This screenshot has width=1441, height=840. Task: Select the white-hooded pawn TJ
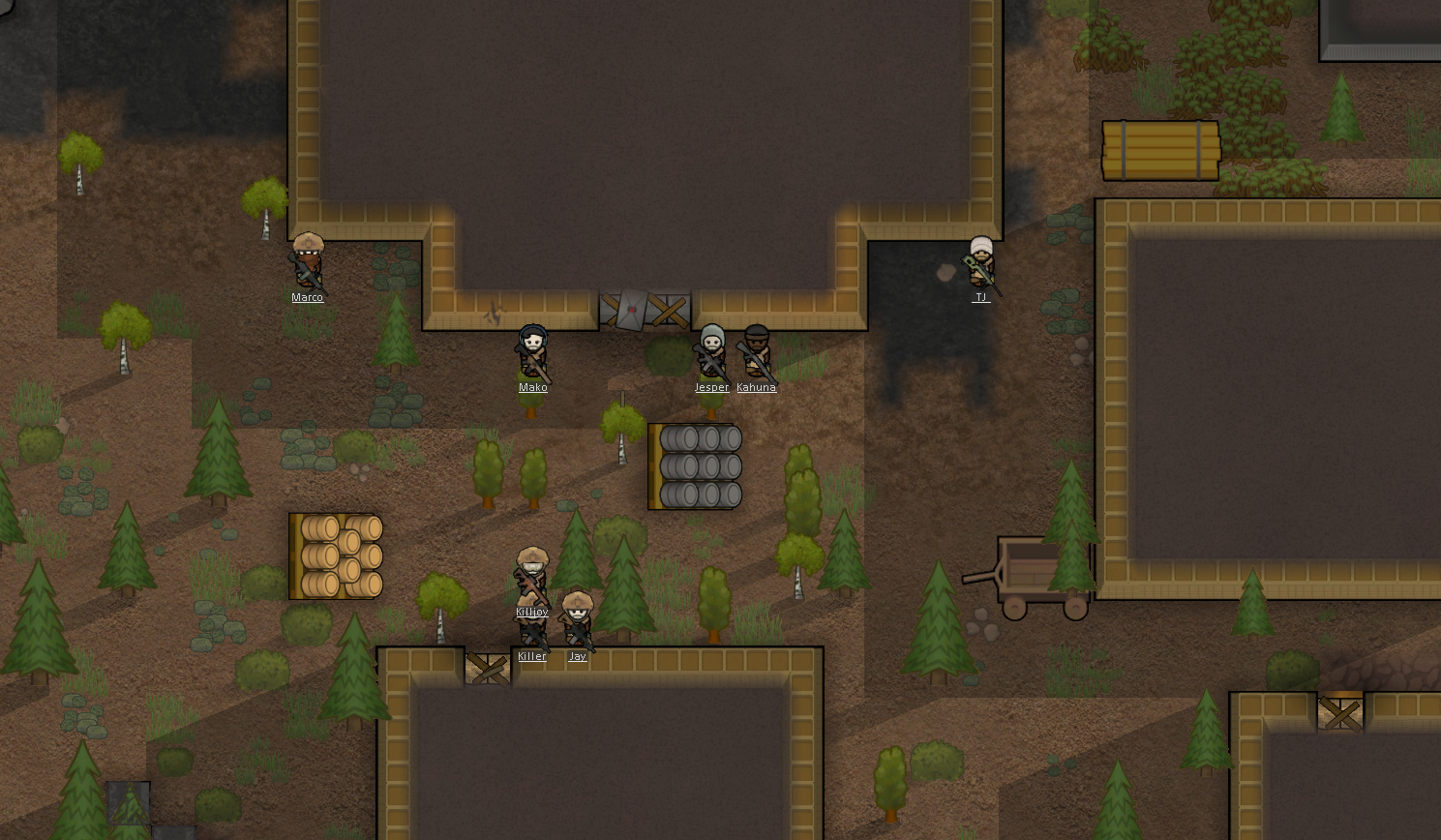[980, 261]
